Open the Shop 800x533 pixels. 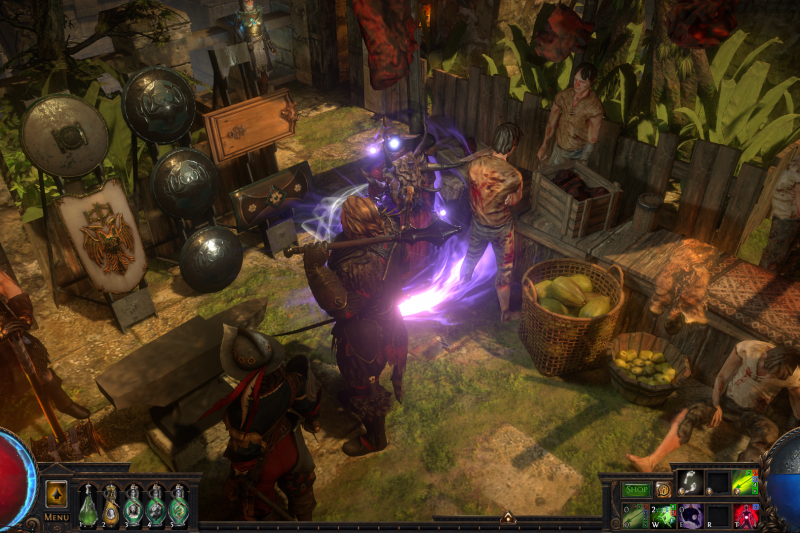(x=637, y=490)
